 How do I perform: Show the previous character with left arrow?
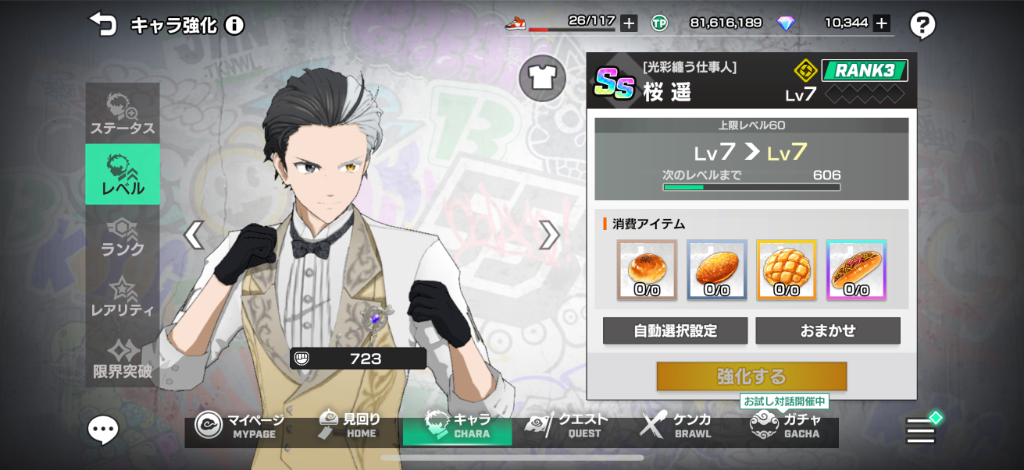(x=195, y=235)
